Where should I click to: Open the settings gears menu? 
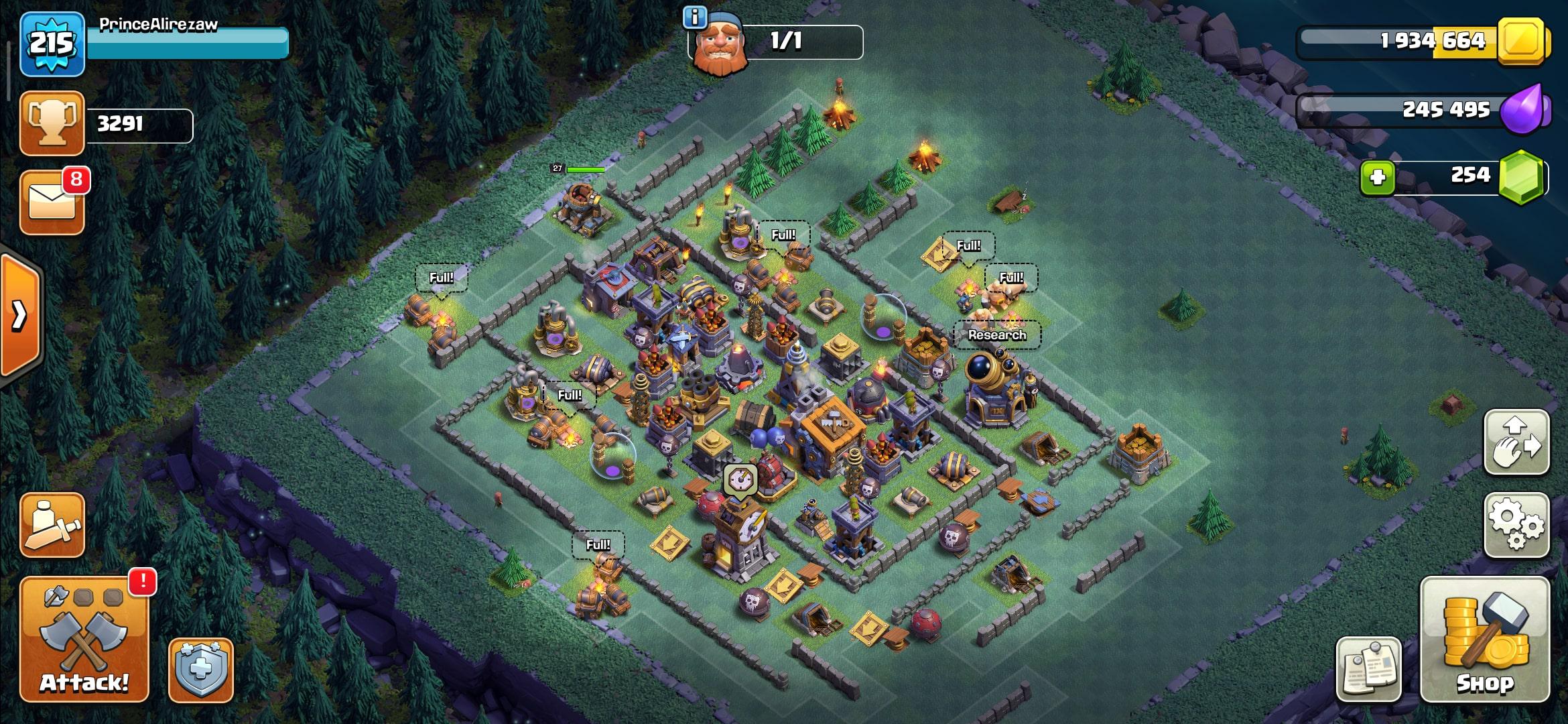(1516, 526)
